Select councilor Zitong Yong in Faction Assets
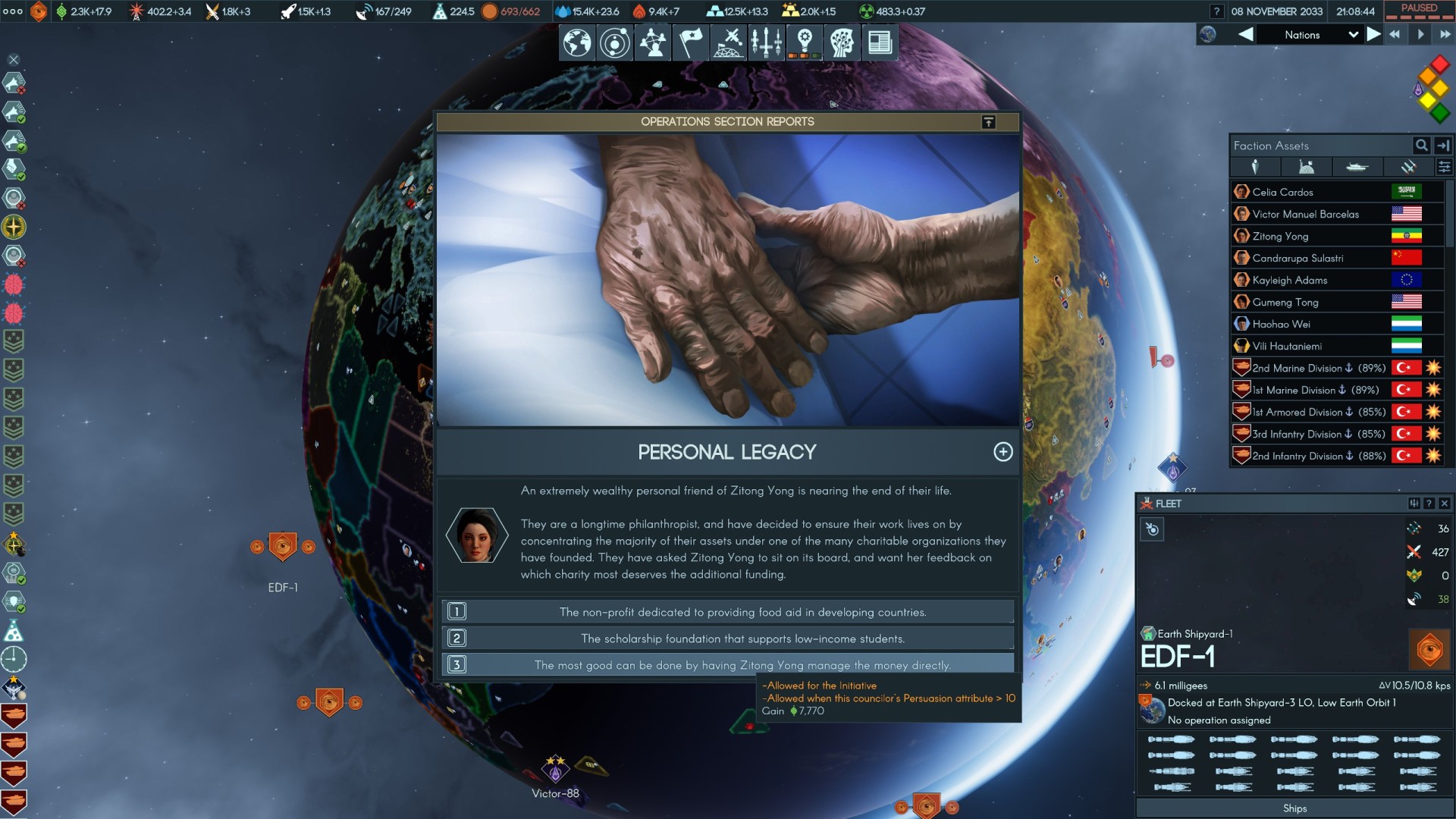This screenshot has width=1456, height=819. click(x=1280, y=237)
